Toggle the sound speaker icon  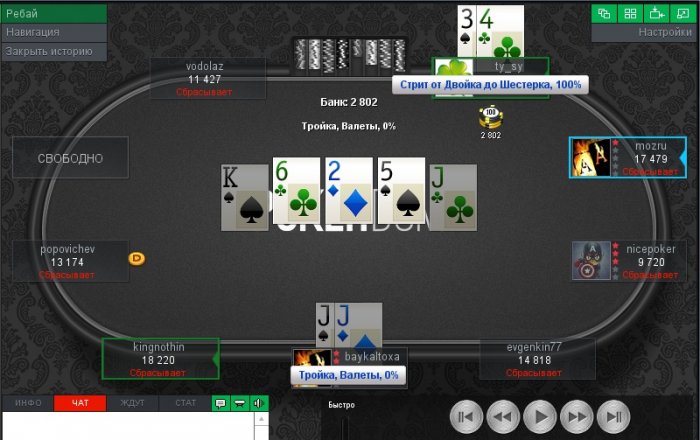tap(259, 403)
